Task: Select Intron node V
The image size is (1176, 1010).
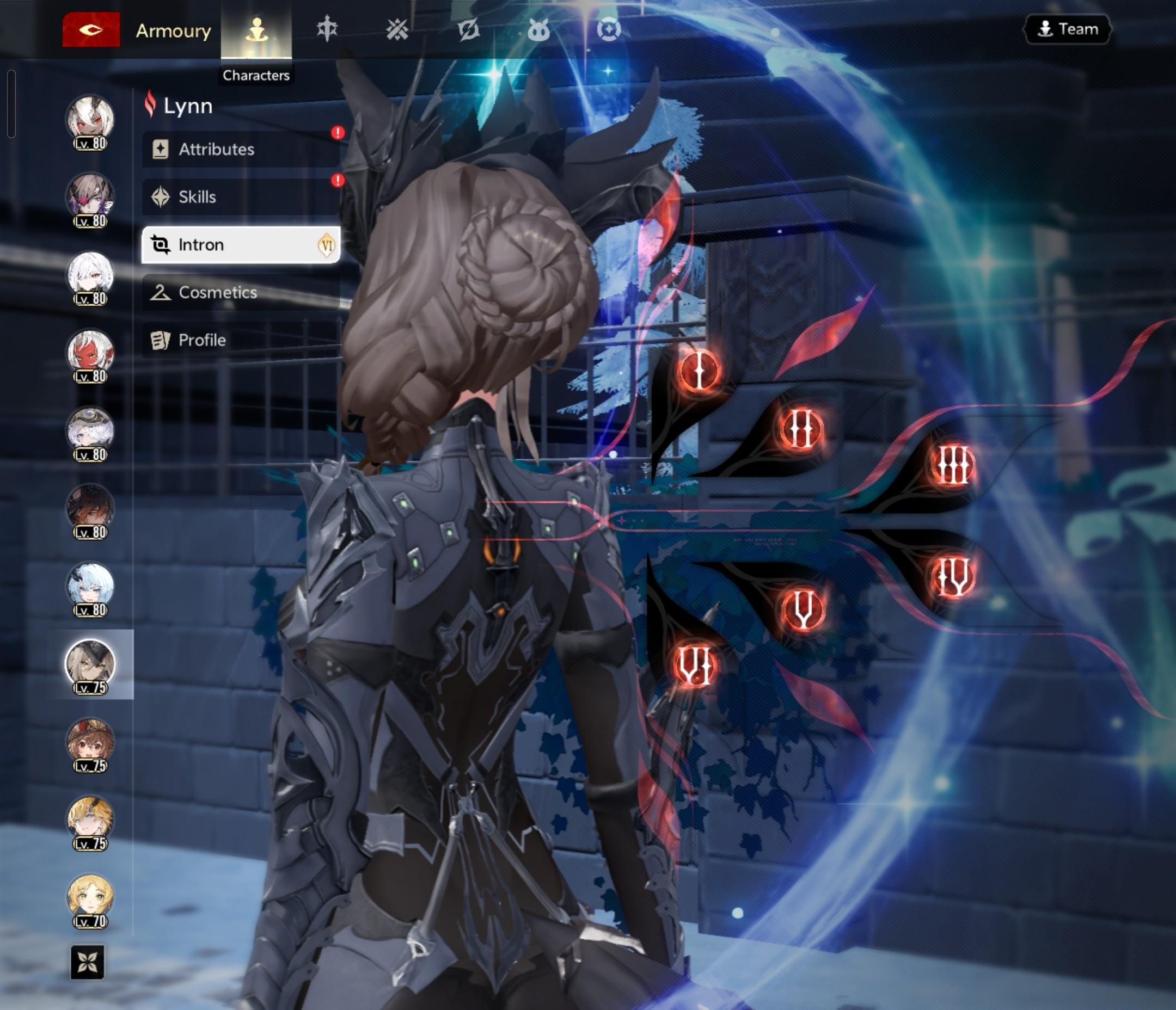Action: (803, 609)
